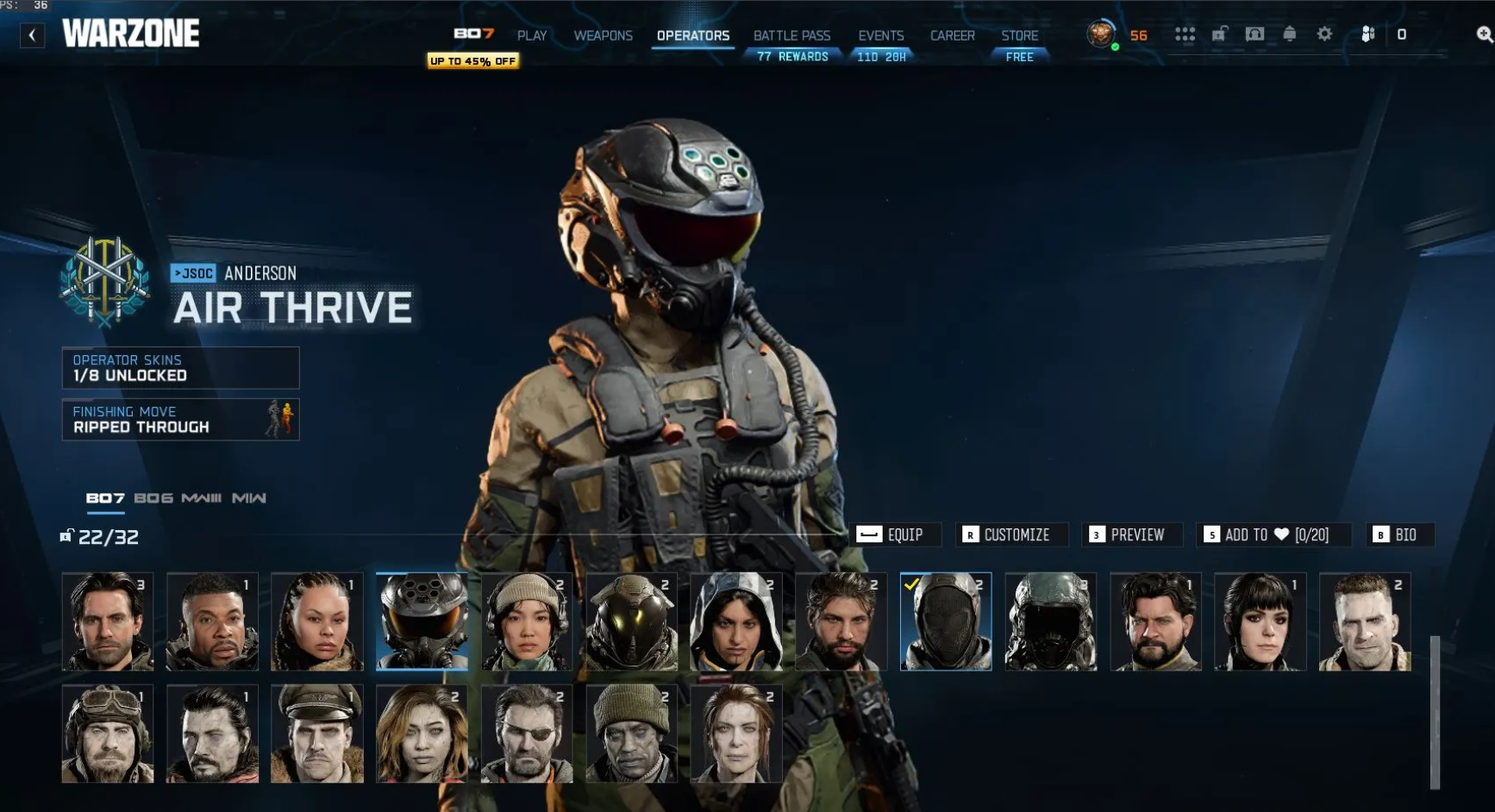Select the currently highlighted pilot helmet skin

click(x=421, y=622)
